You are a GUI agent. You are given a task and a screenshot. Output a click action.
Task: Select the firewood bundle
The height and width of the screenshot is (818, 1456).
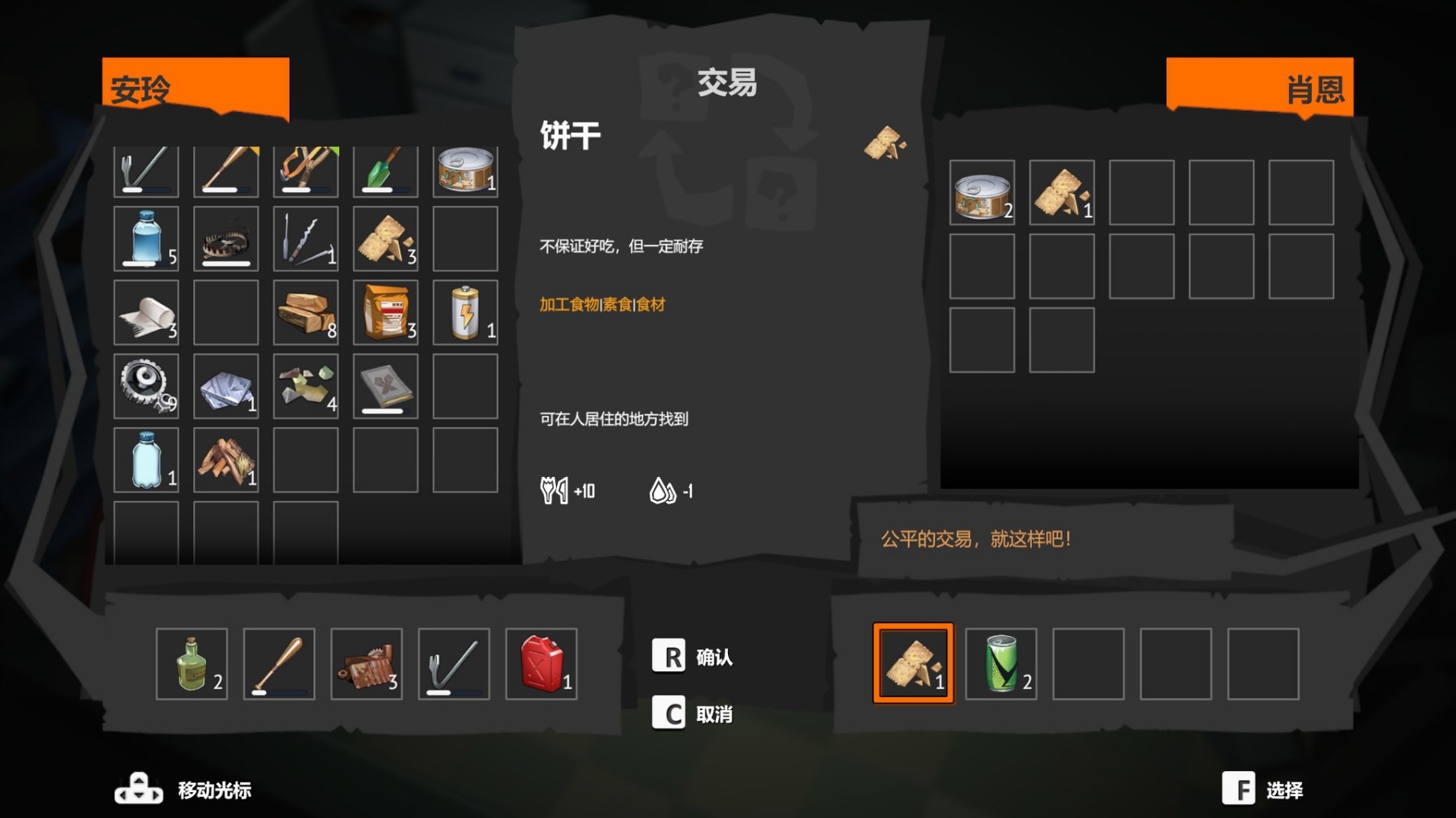[x=225, y=458]
